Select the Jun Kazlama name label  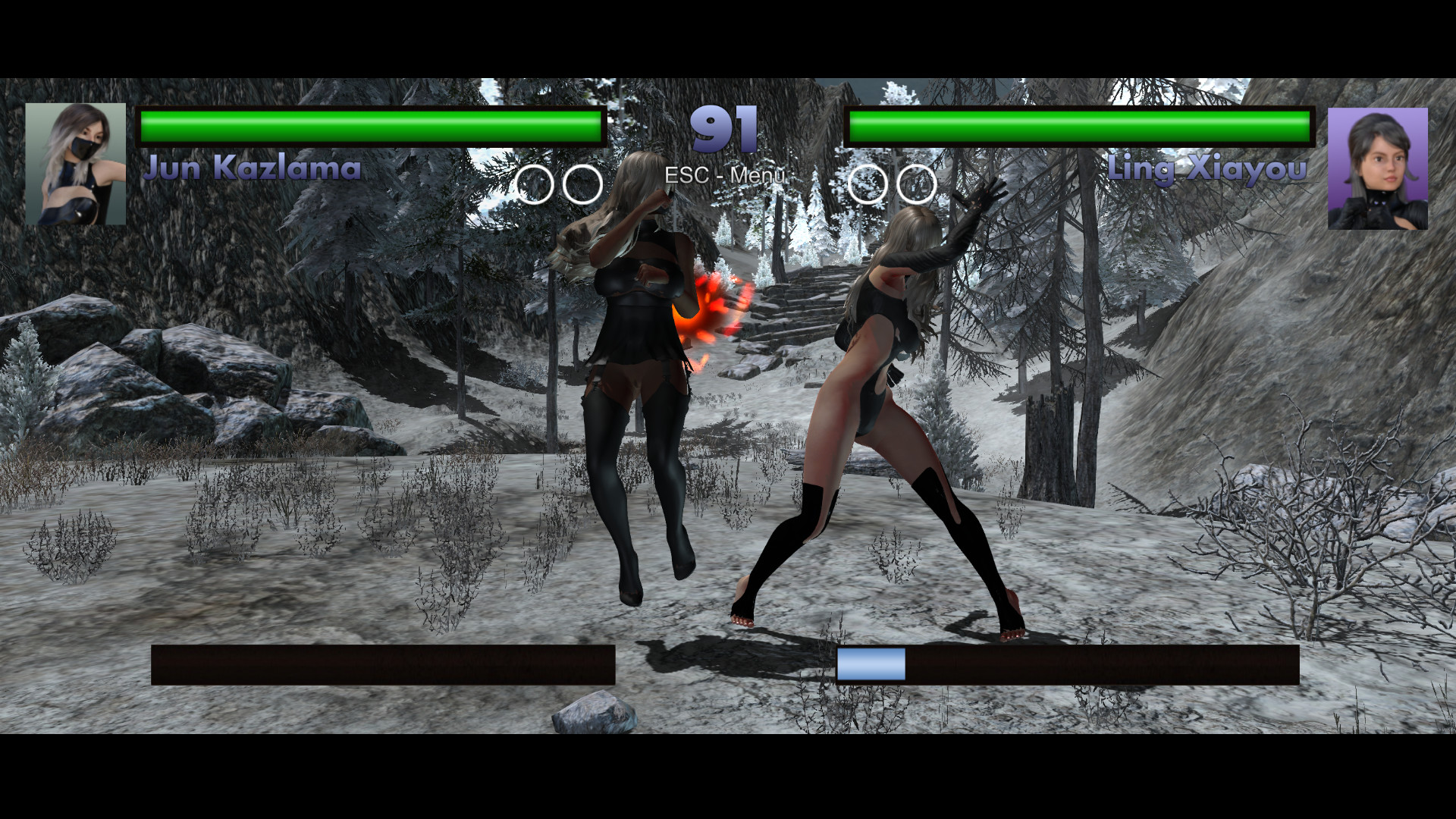(254, 168)
